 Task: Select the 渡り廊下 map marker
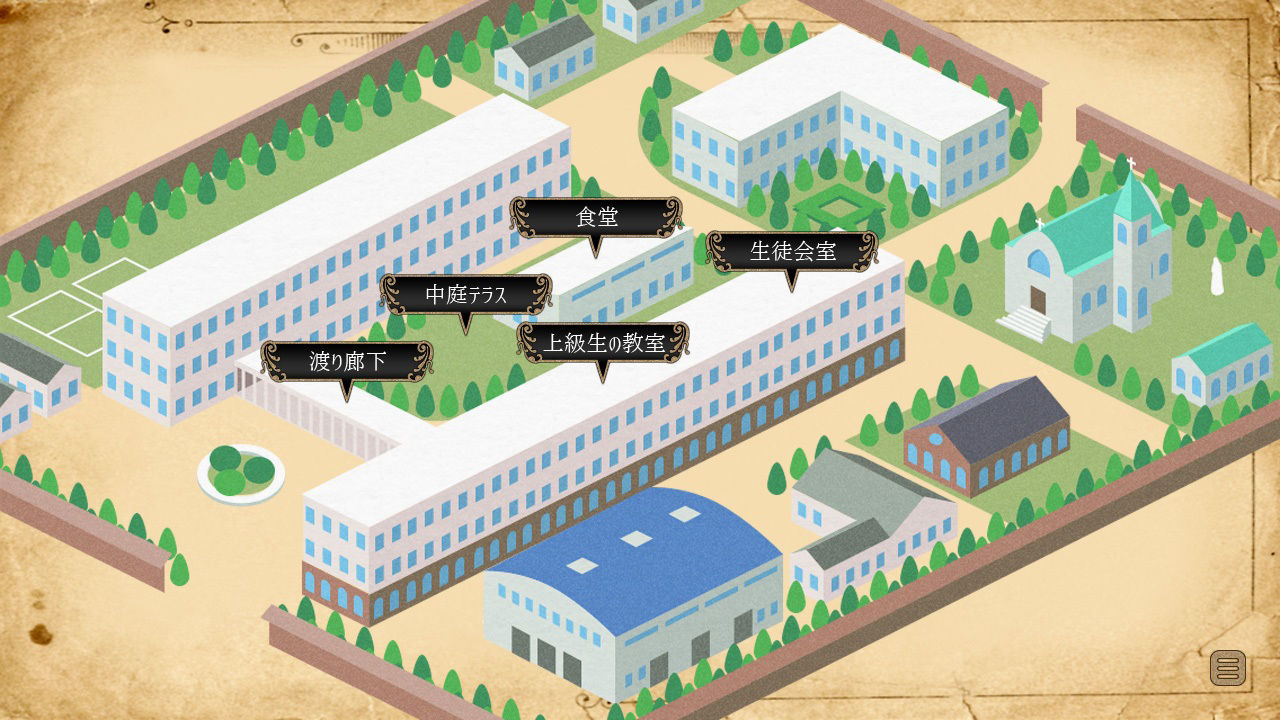coord(346,361)
